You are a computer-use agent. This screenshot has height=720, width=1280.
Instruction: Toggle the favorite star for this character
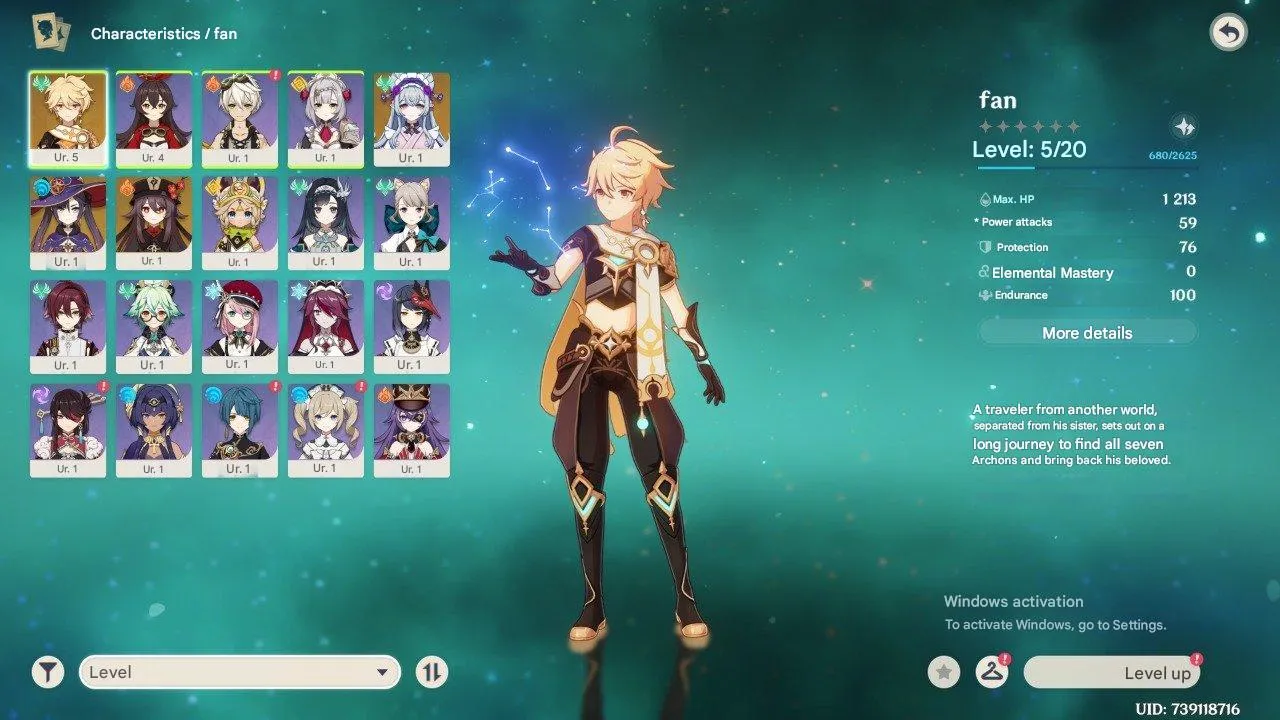point(943,672)
